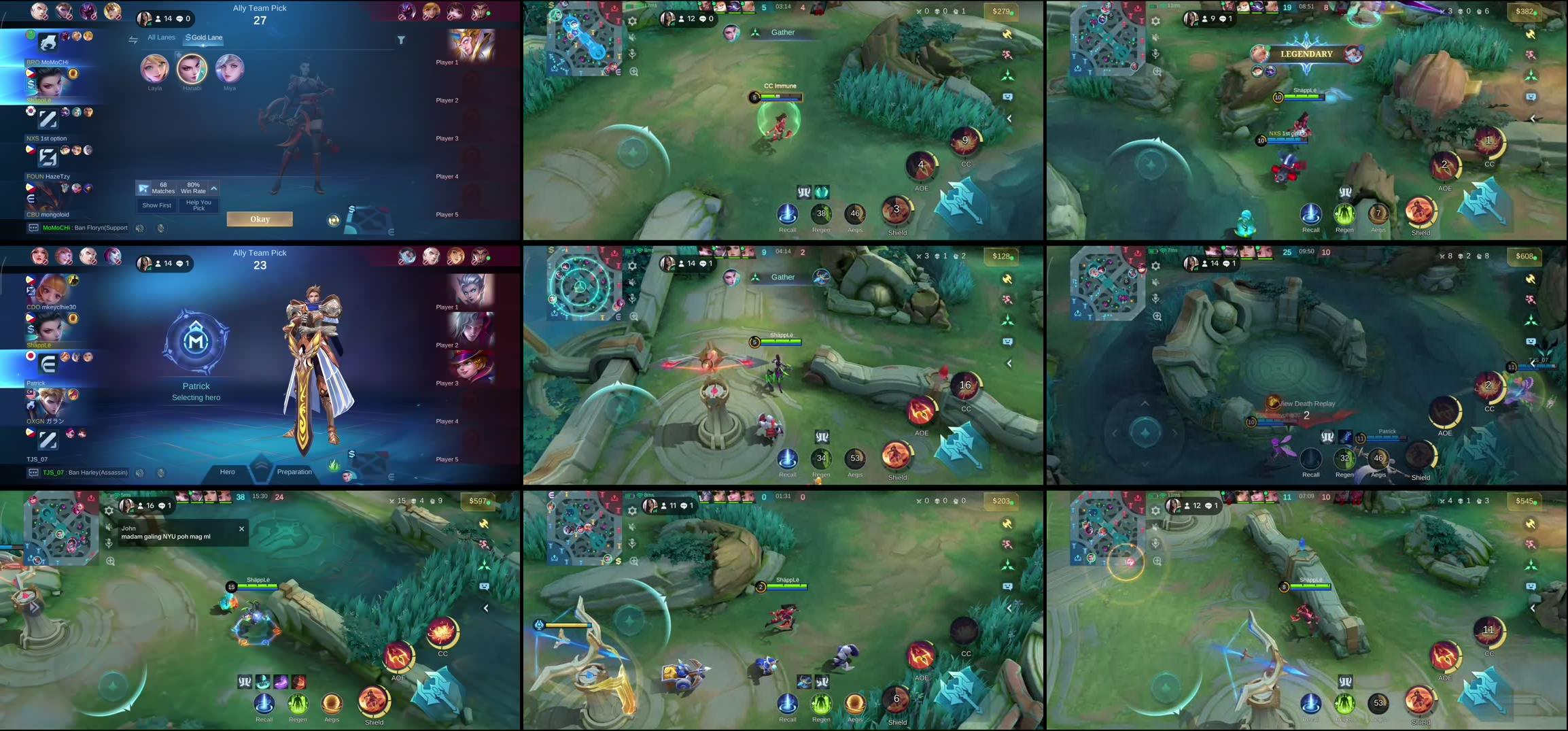This screenshot has height=731, width=1568.
Task: Tap the Recall battle icon
Action: pyautogui.click(x=788, y=215)
